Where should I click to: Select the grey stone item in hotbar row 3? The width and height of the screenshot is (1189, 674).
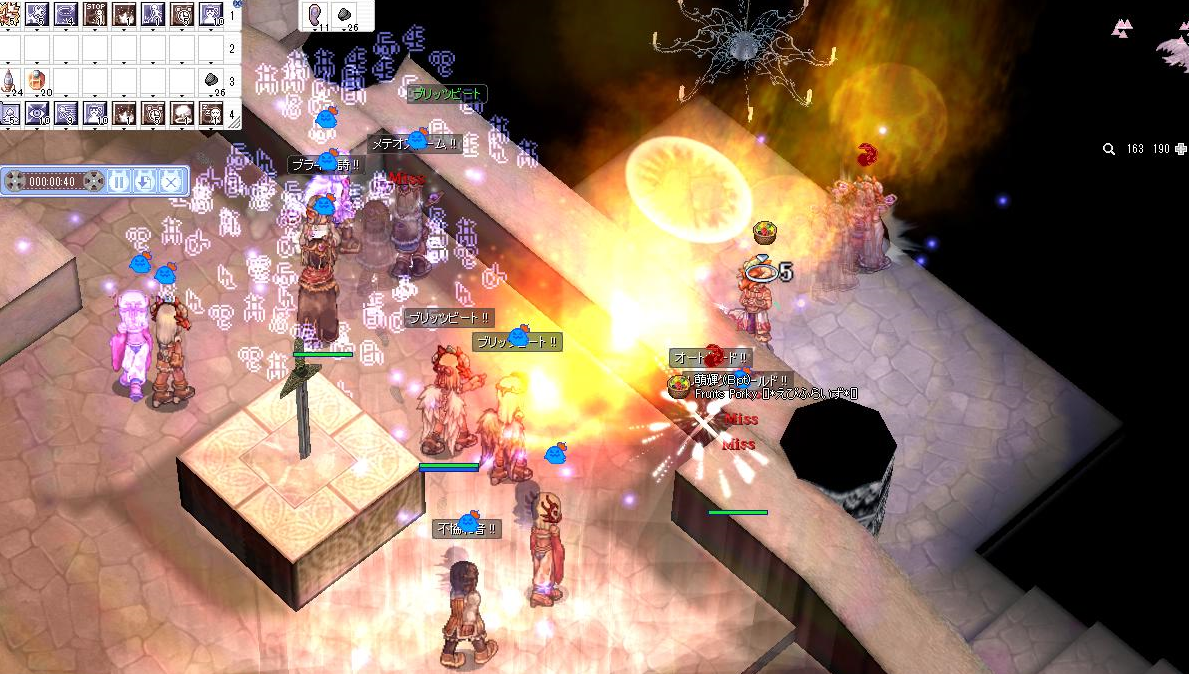pos(212,80)
